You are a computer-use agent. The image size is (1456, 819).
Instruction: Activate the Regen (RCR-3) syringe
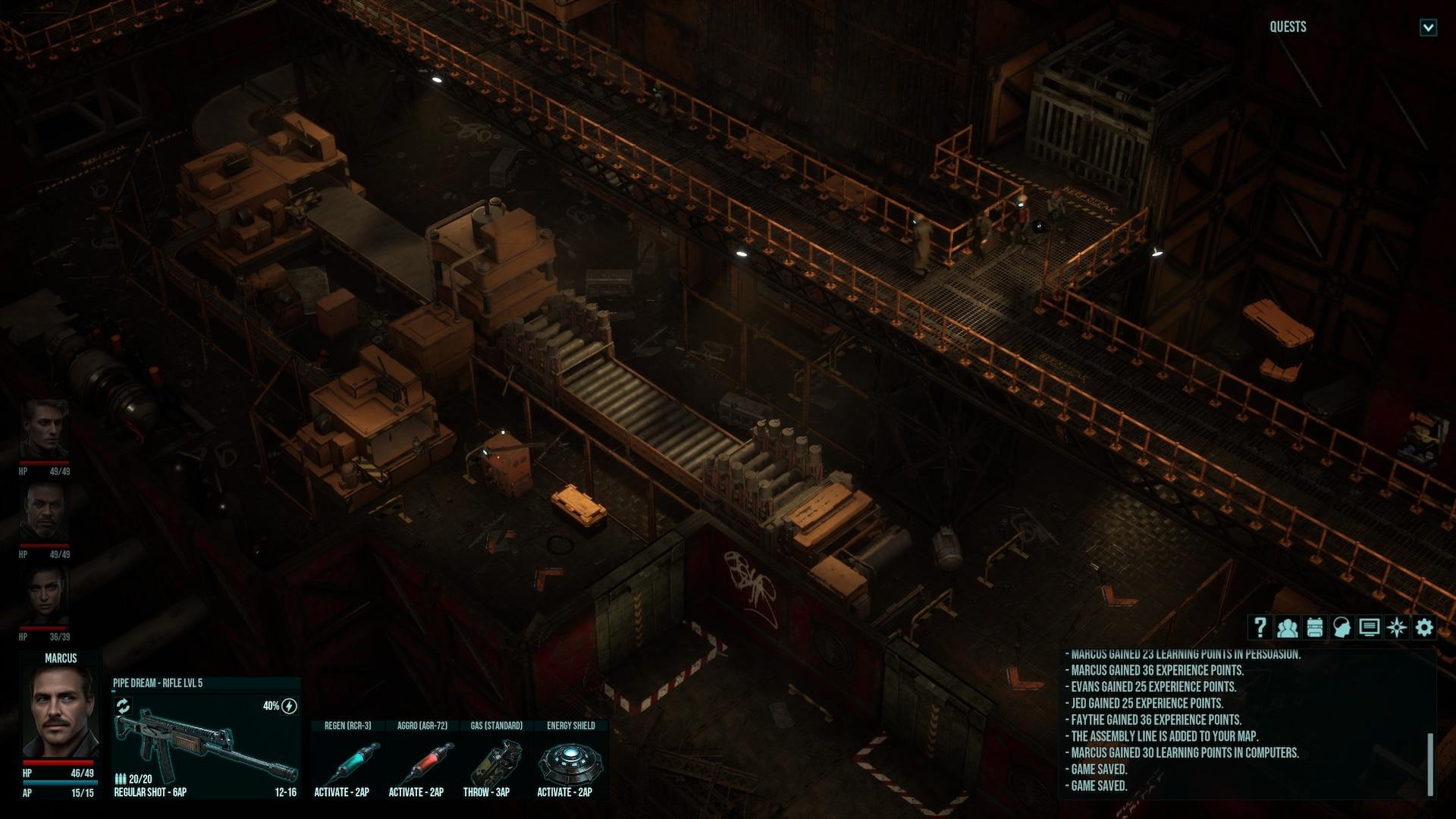click(x=347, y=762)
